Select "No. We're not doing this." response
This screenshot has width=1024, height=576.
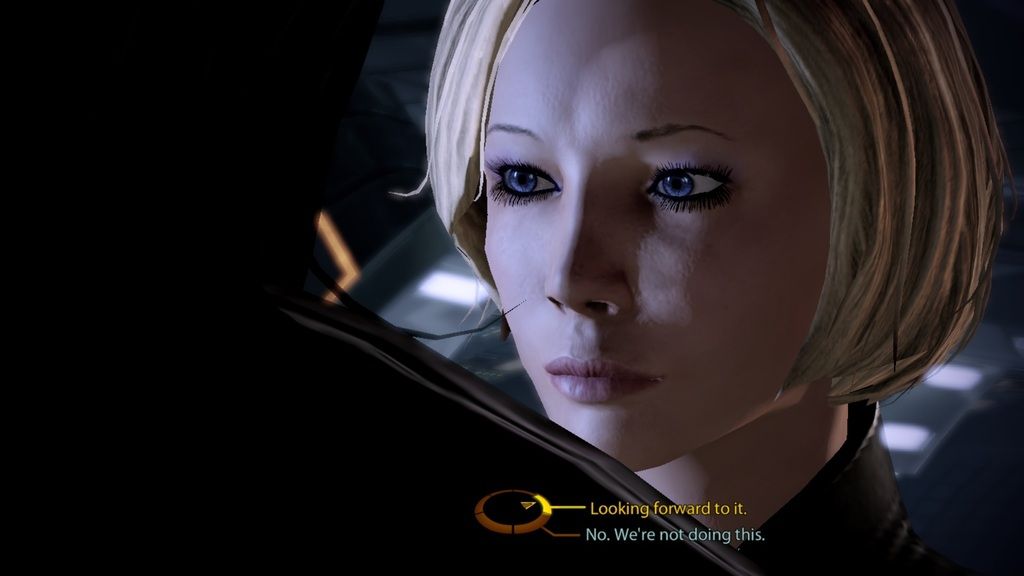(x=676, y=535)
